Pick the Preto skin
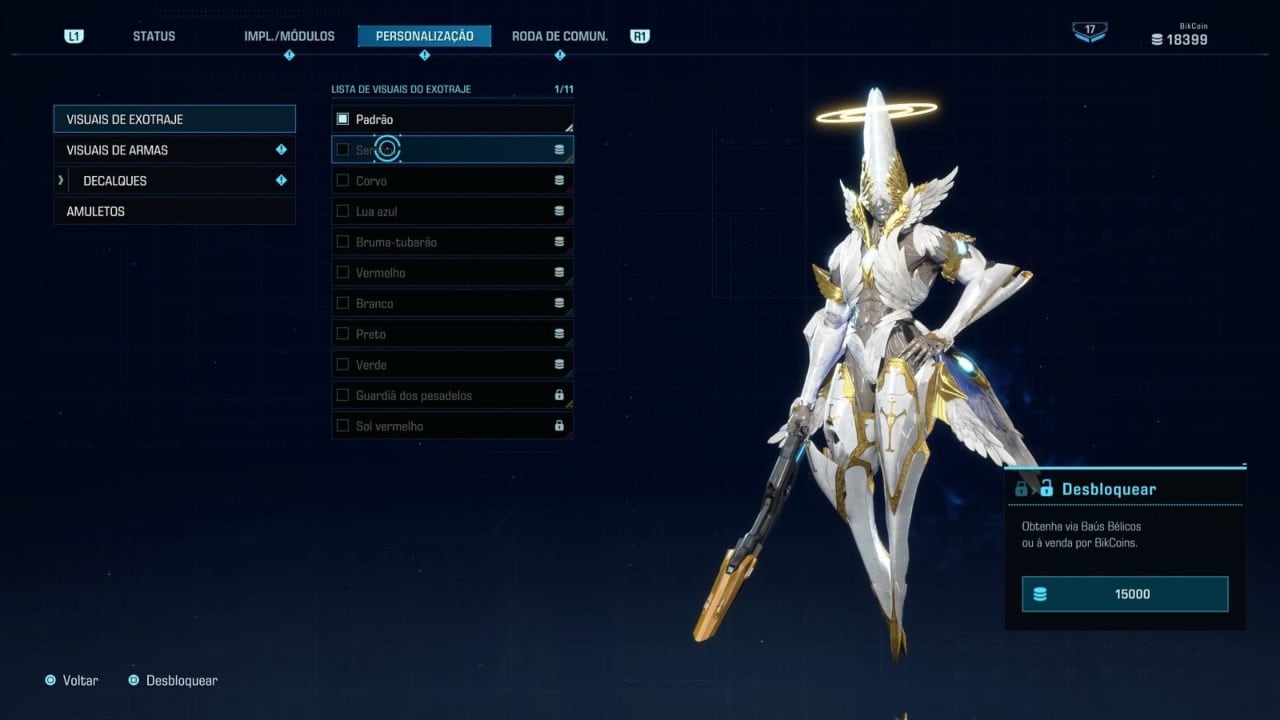The width and height of the screenshot is (1280, 720). (452, 334)
